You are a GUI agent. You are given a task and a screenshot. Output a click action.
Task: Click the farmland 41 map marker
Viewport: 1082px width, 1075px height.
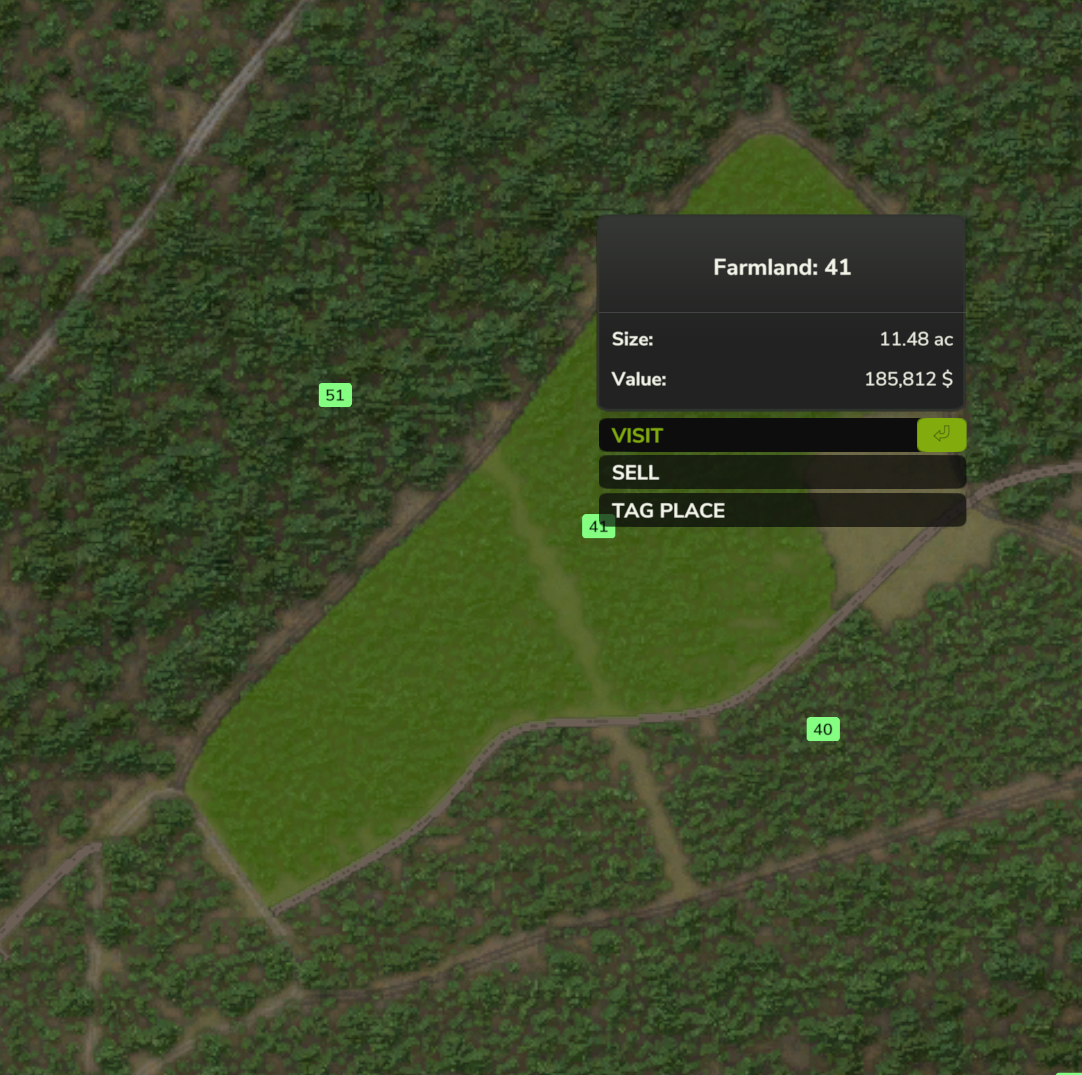591,527
